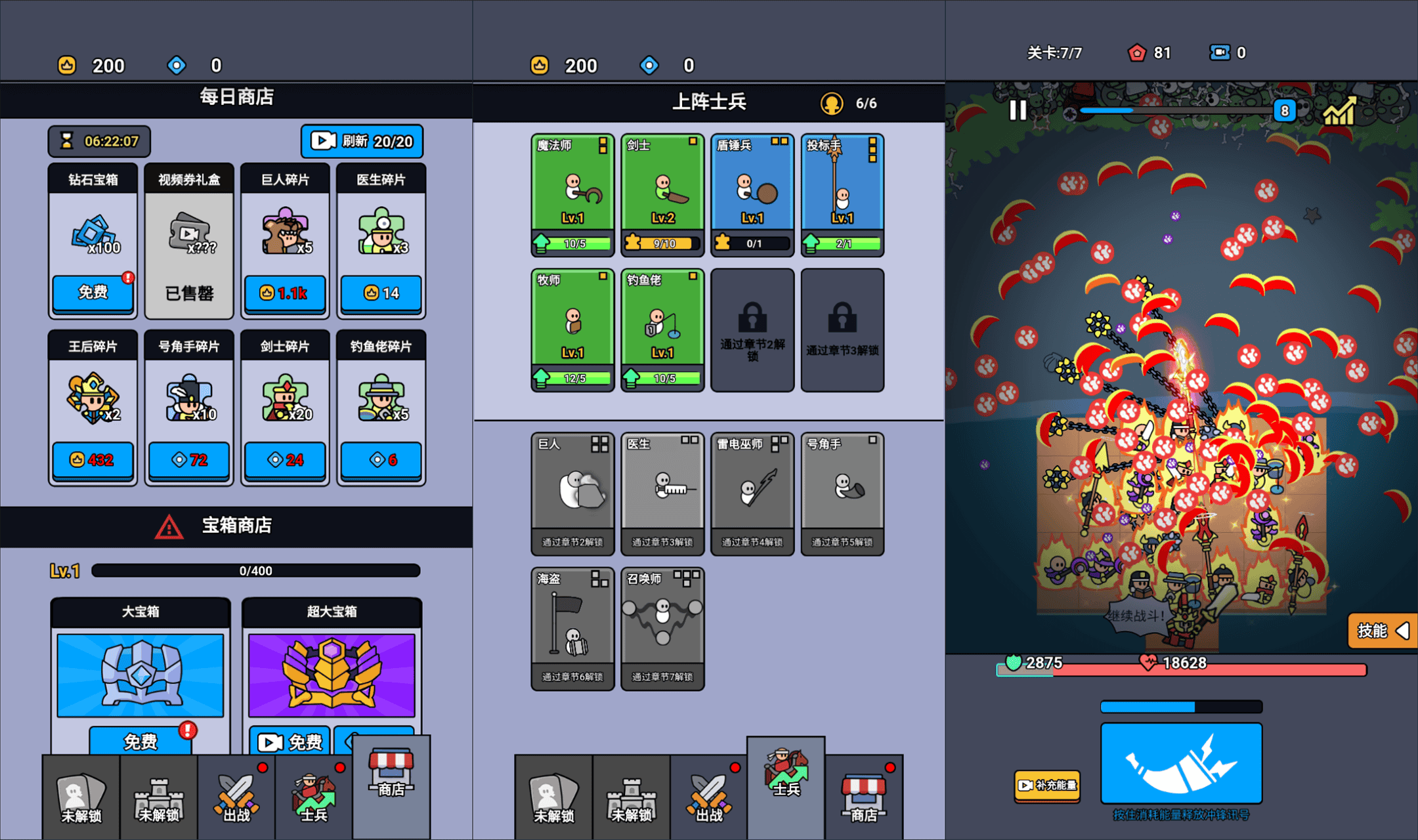This screenshot has width=1418, height=840.
Task: Buy queen fragments for 432 gold
Action: 93,460
